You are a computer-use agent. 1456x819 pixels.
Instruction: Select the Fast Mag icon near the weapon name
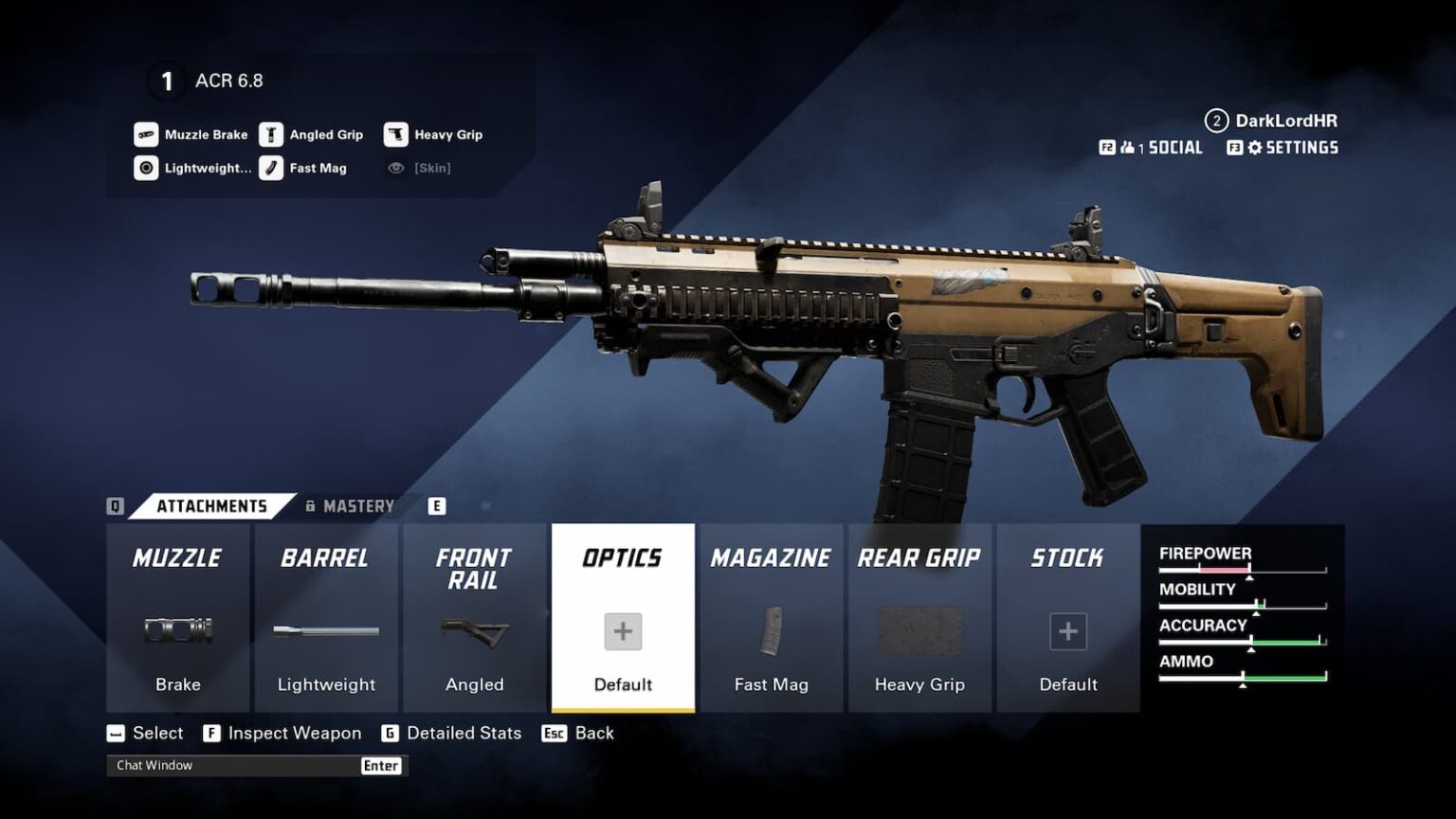pos(272,168)
